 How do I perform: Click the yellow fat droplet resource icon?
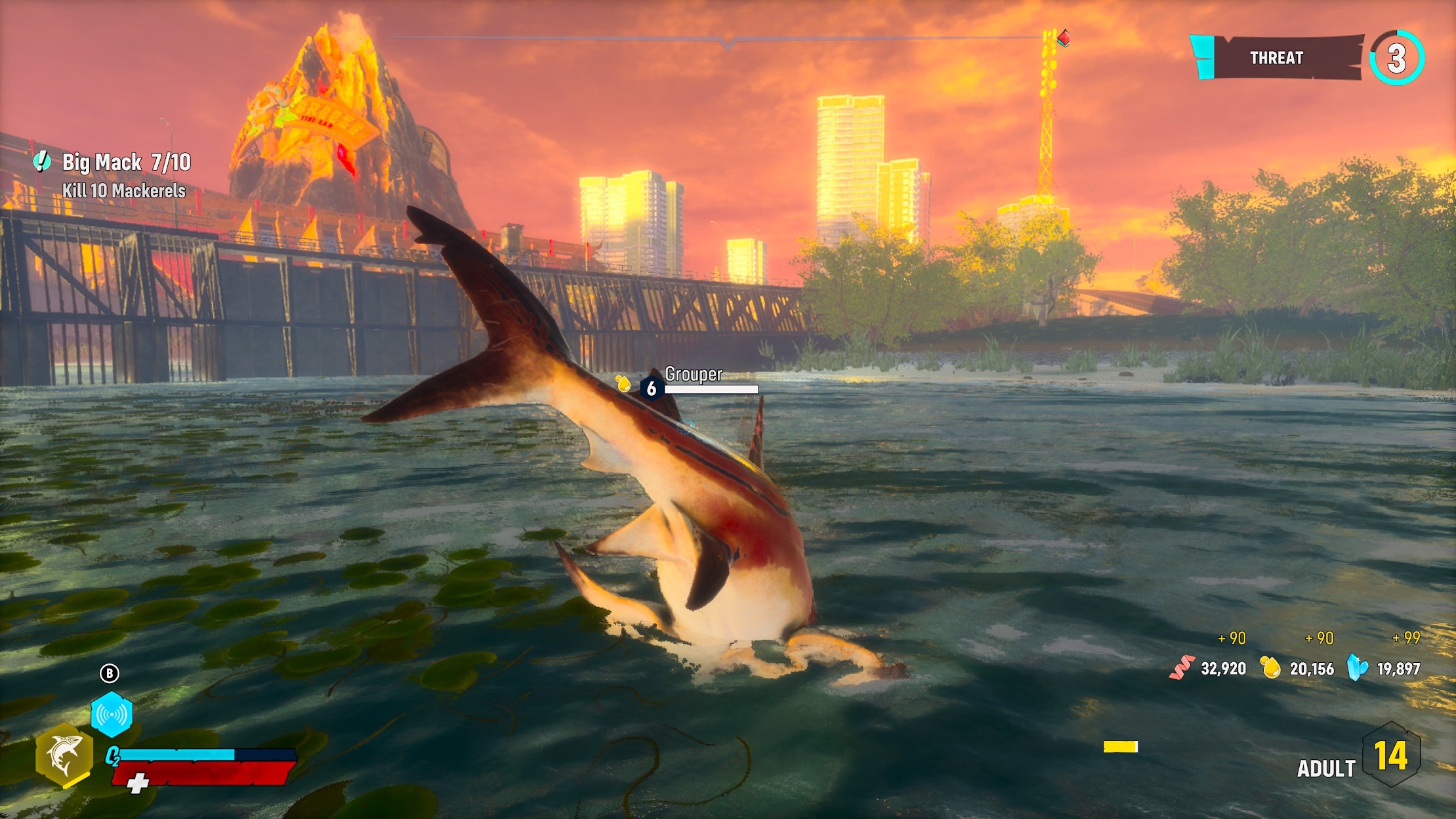point(1270,669)
